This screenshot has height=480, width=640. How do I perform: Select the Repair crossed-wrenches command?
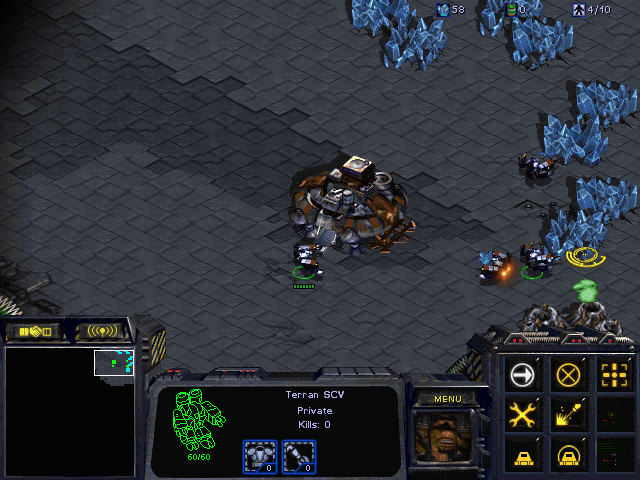pyautogui.click(x=523, y=414)
